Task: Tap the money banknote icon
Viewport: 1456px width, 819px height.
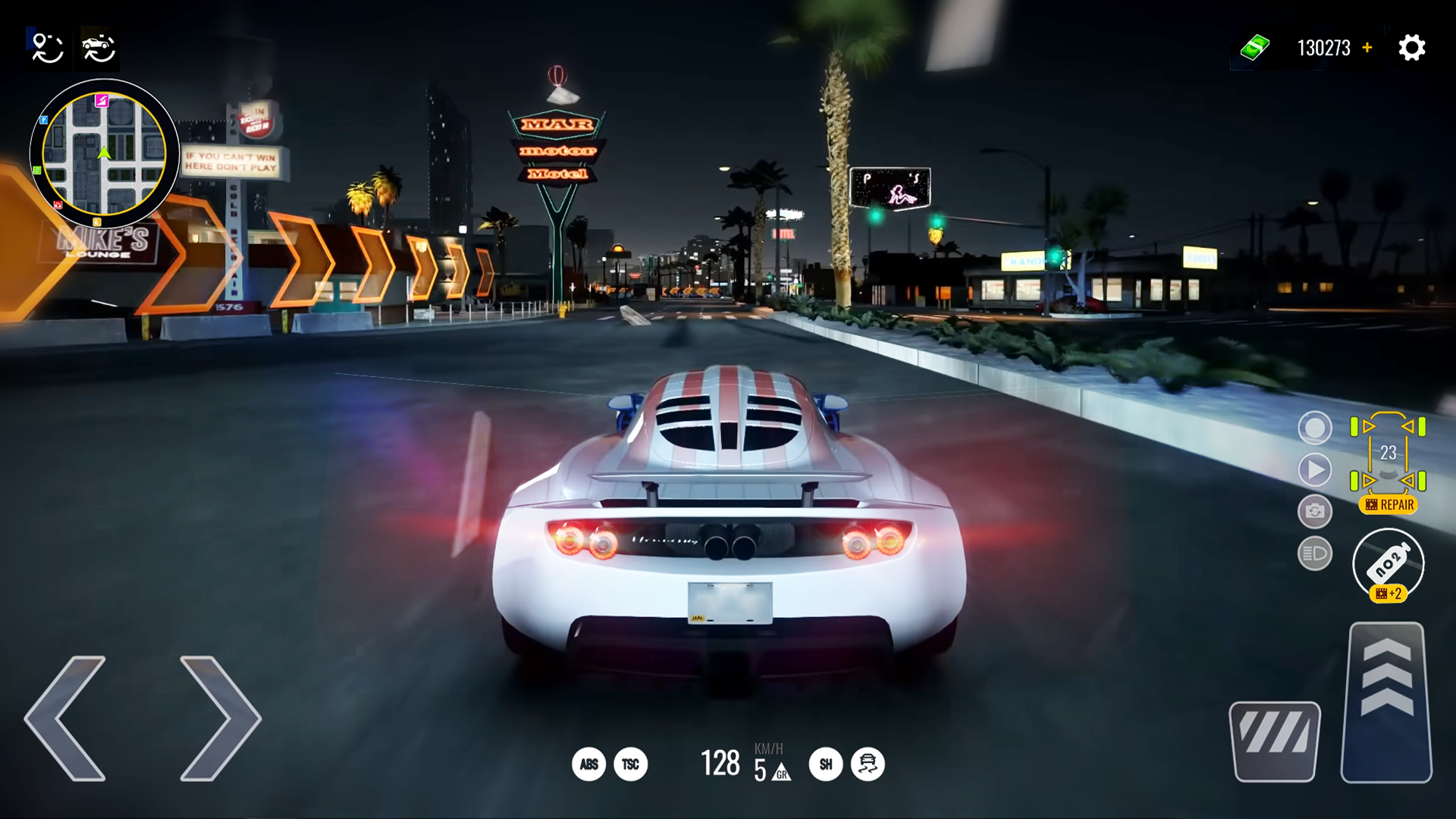Action: pos(1256,47)
